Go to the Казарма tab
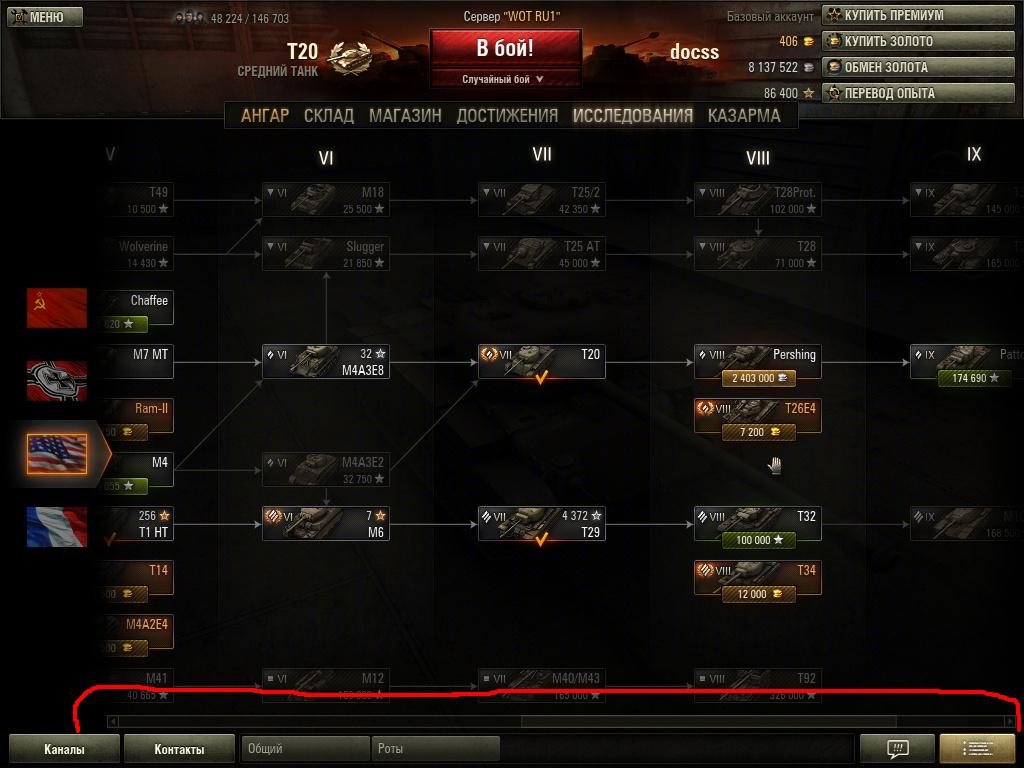Image resolution: width=1024 pixels, height=768 pixels. click(x=744, y=115)
